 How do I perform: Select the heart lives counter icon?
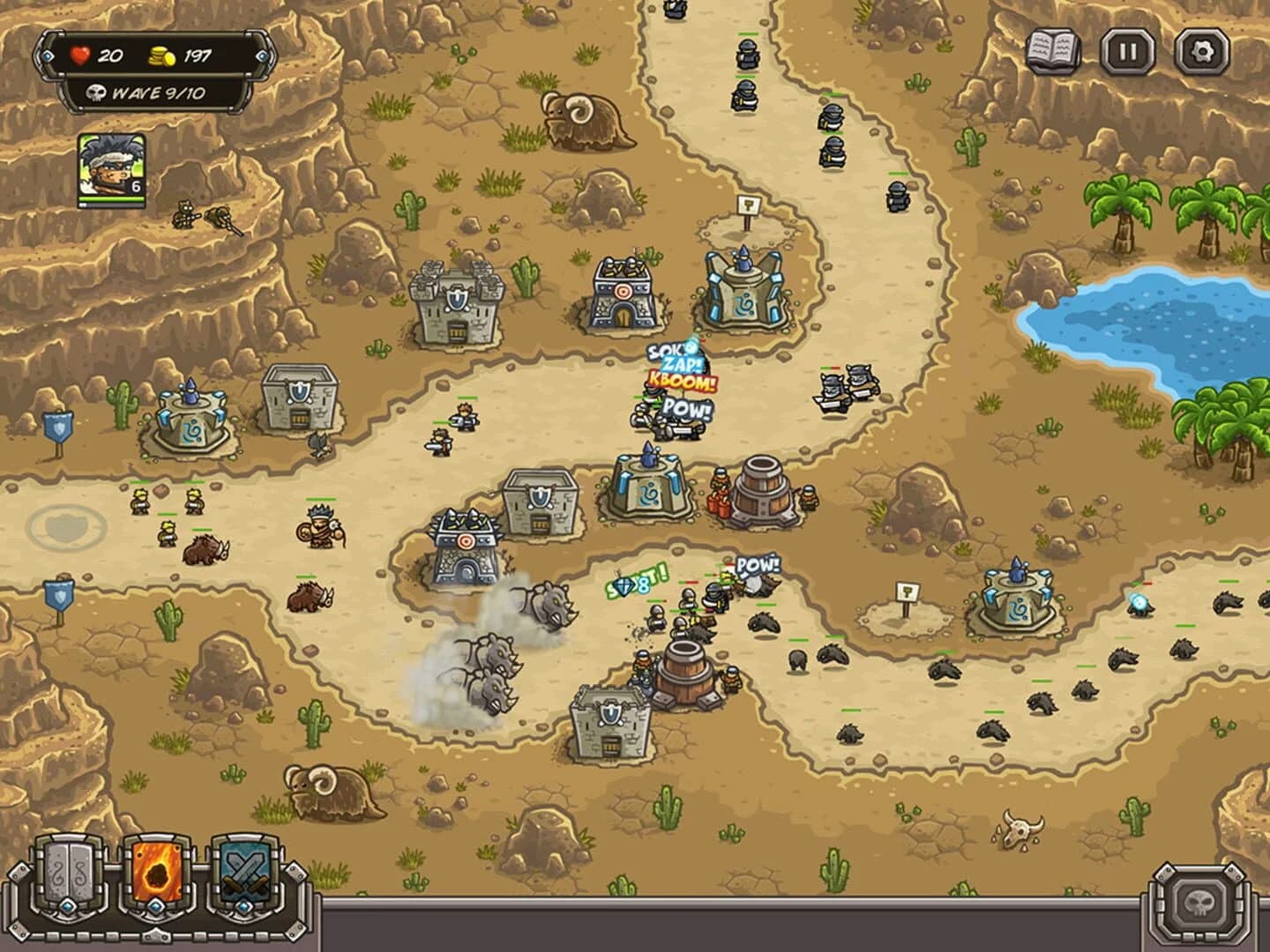79,55
